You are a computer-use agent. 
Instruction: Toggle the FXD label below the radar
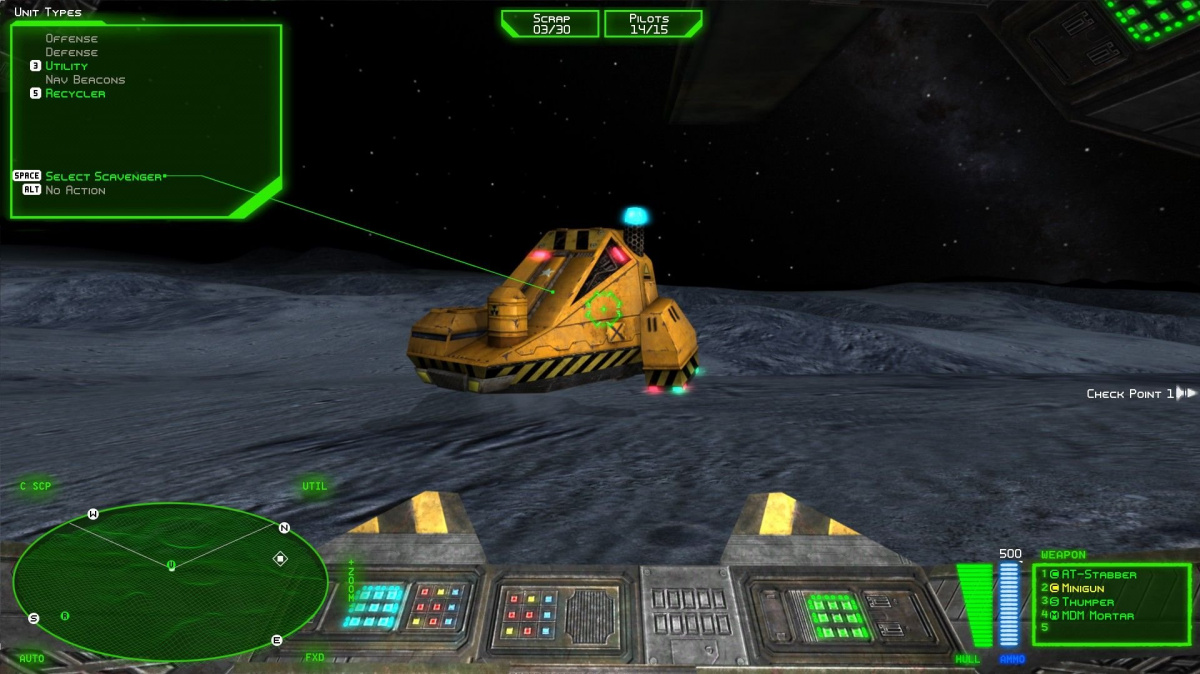pyautogui.click(x=315, y=658)
